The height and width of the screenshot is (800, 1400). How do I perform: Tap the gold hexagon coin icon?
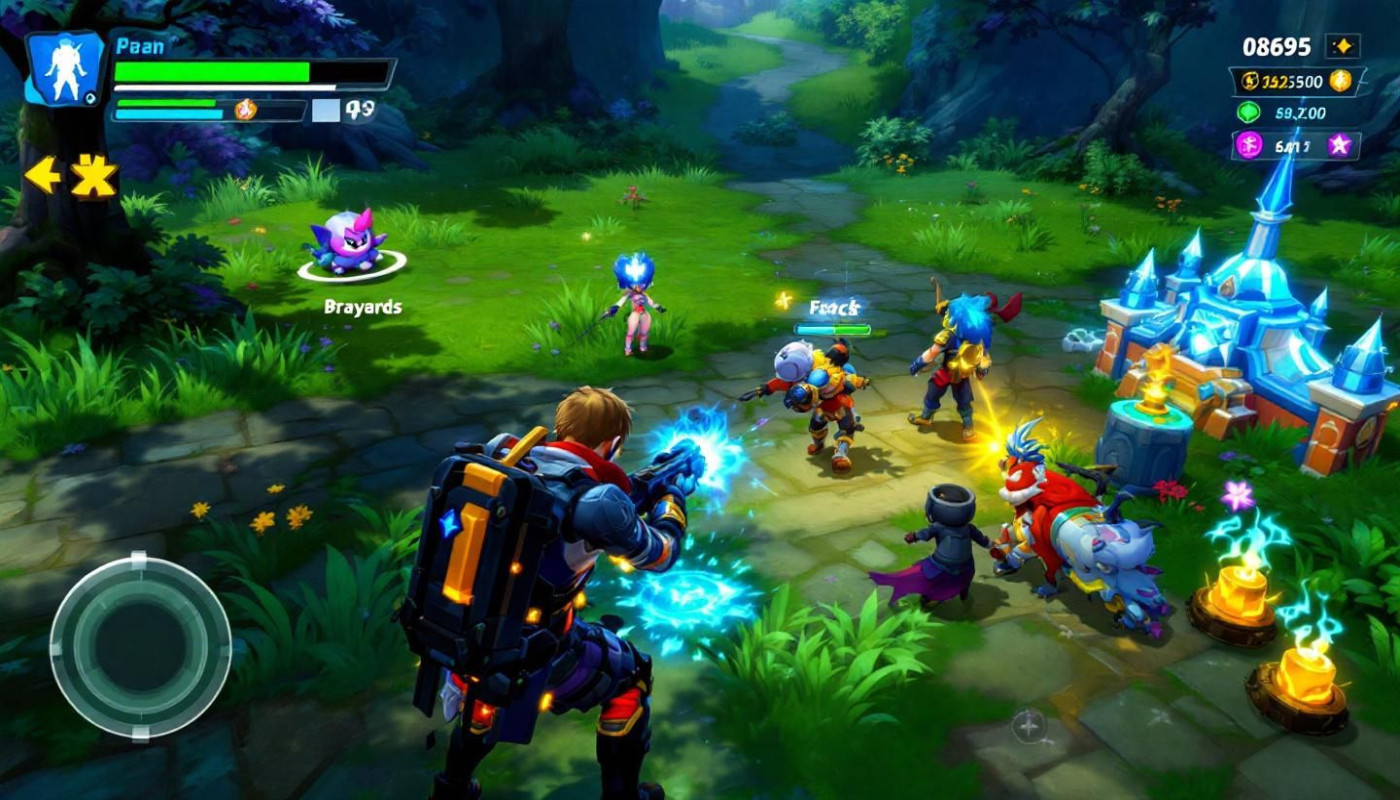pyautogui.click(x=1340, y=81)
